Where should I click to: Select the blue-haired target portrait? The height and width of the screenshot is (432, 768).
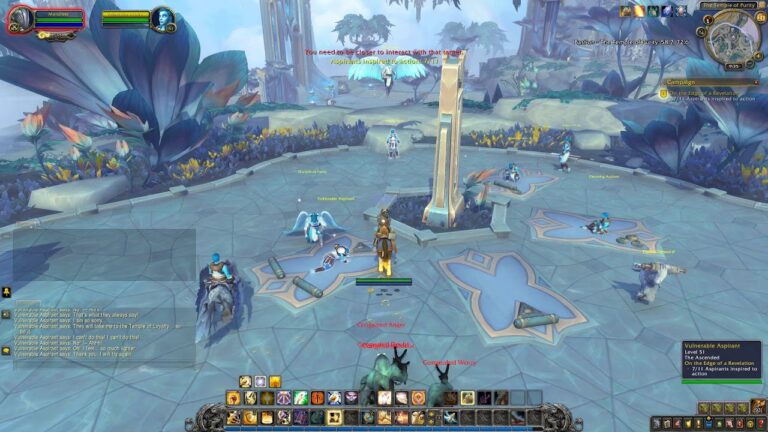(x=162, y=19)
